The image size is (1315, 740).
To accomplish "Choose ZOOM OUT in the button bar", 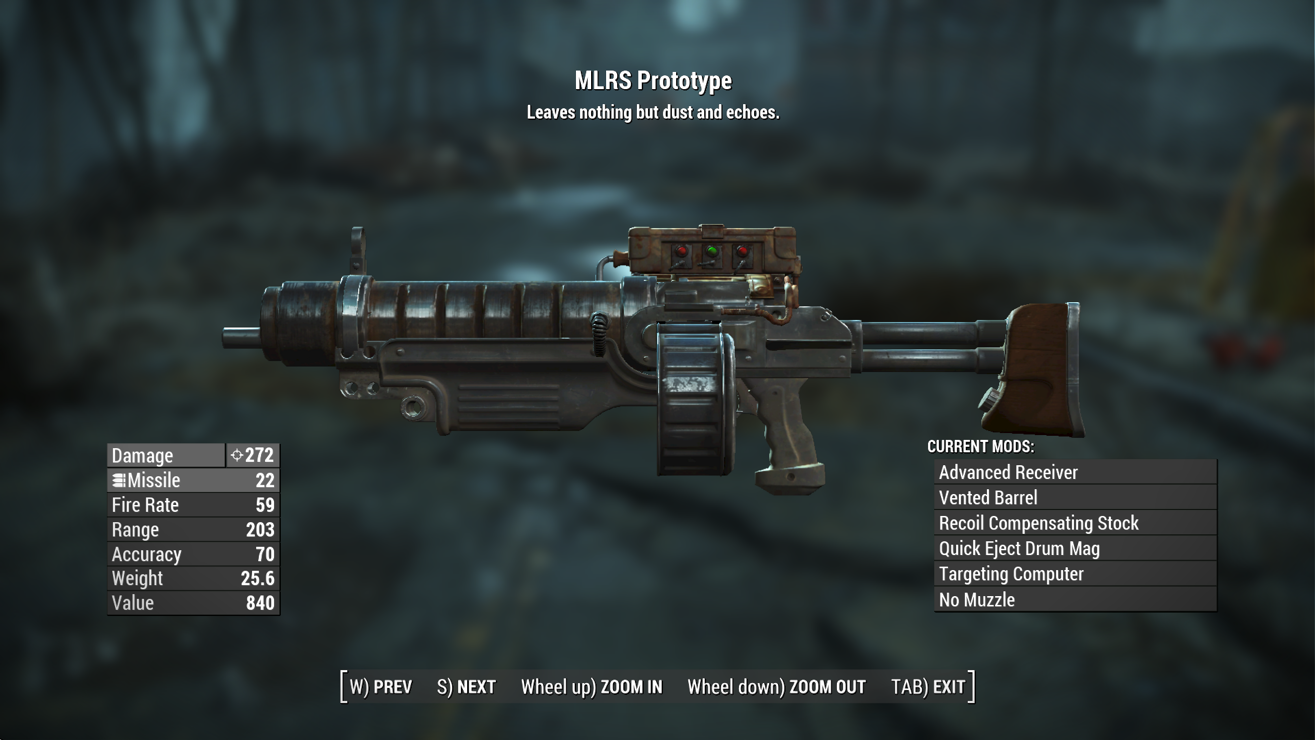I will (776, 687).
